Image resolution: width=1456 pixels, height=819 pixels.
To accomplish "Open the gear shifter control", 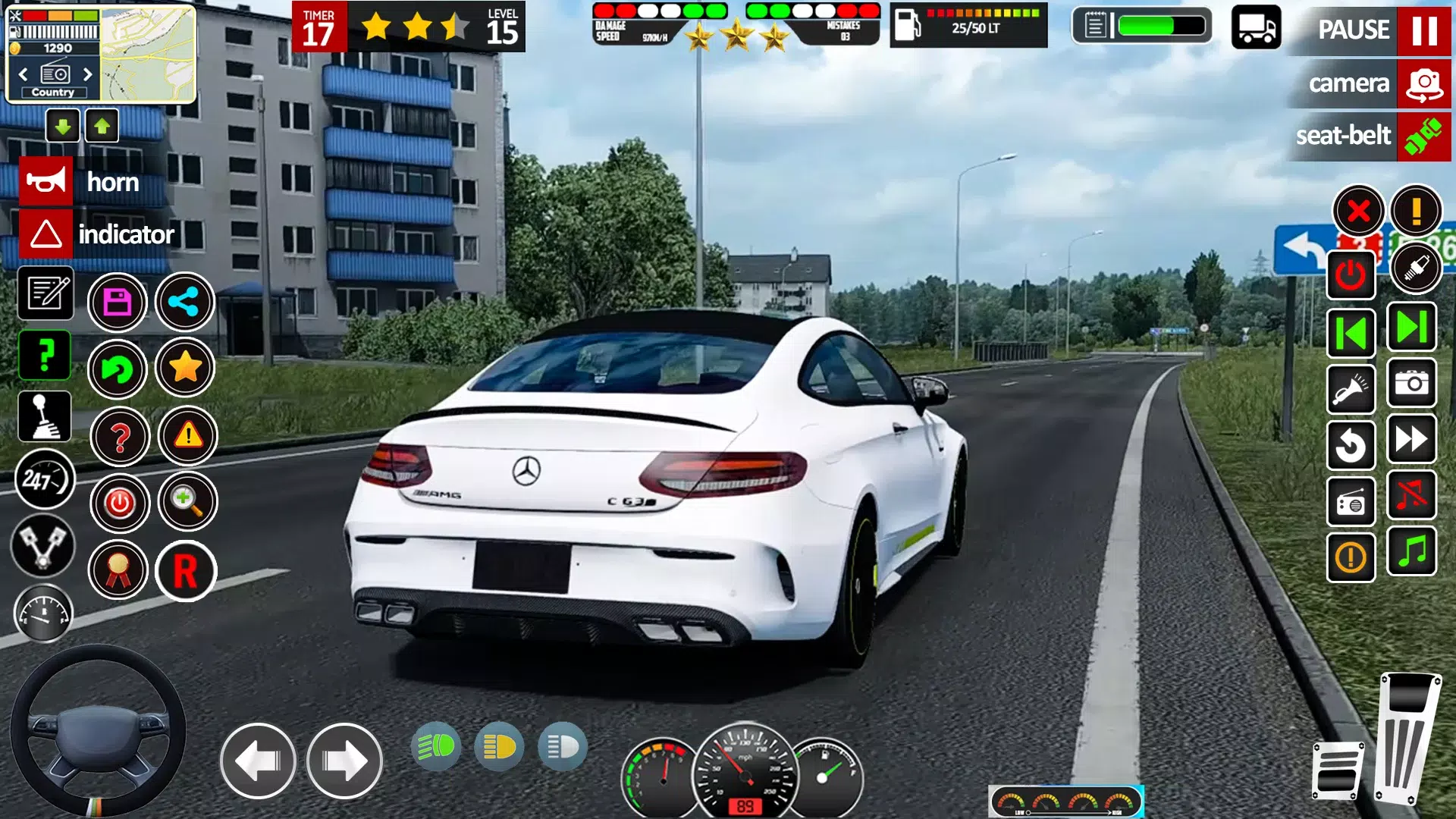I will pyautogui.click(x=45, y=416).
